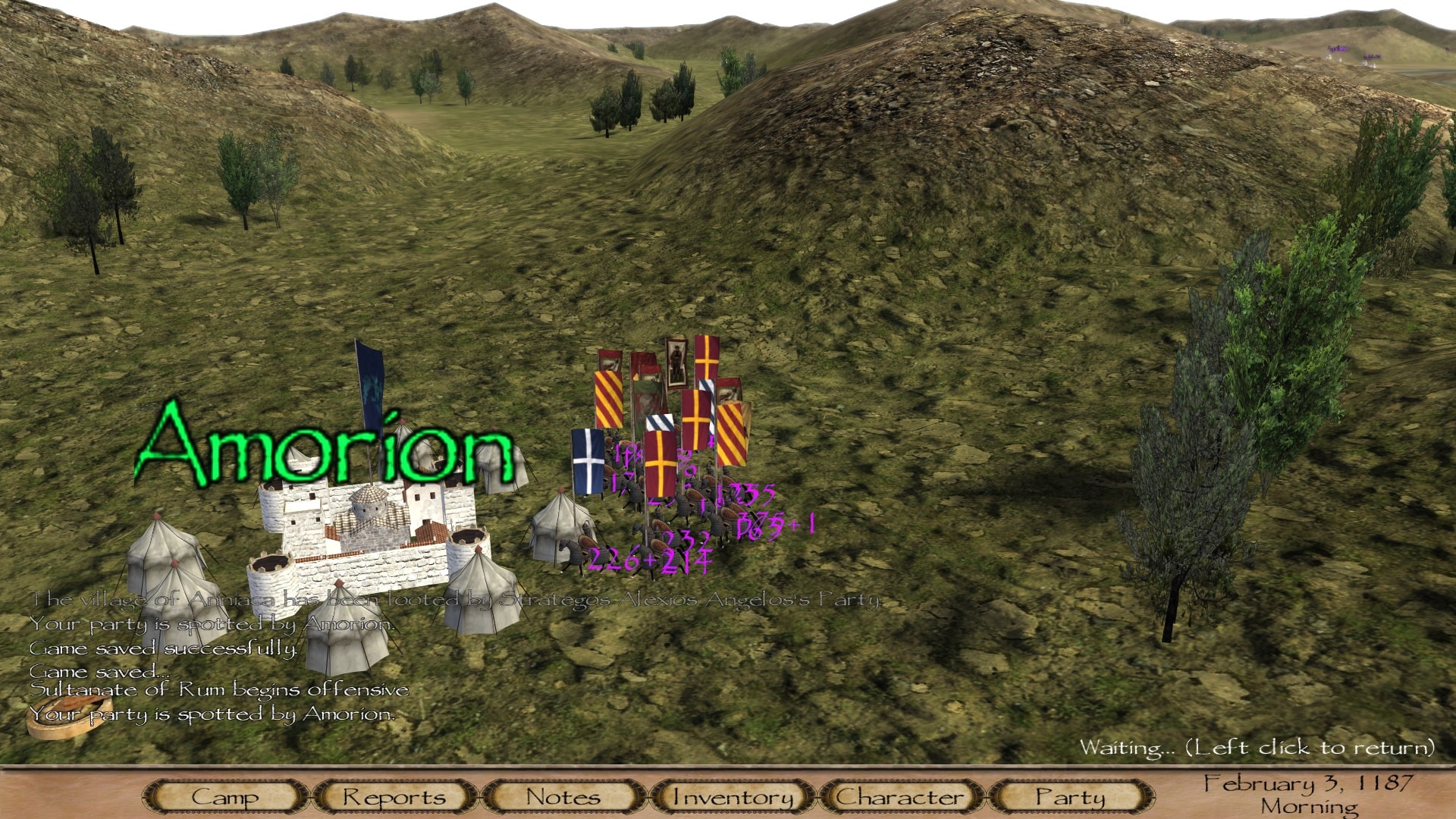View the Character sheet
This screenshot has height=819, width=1456.
[901, 797]
